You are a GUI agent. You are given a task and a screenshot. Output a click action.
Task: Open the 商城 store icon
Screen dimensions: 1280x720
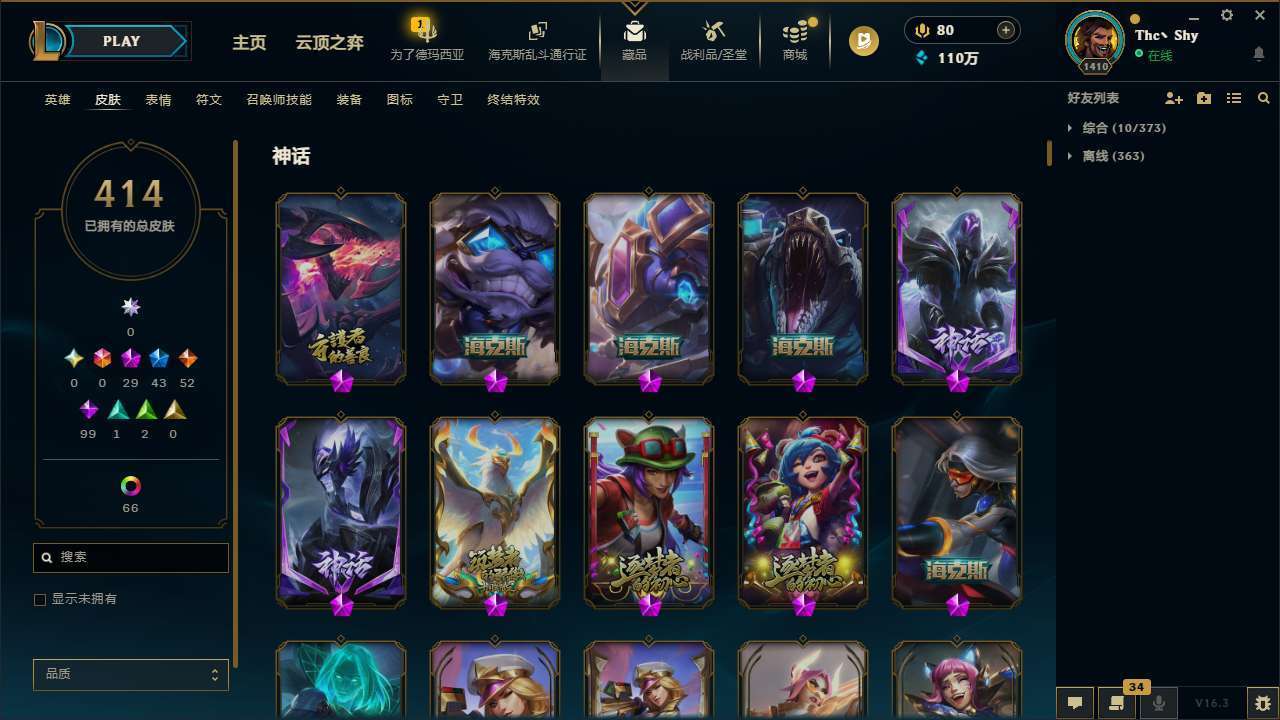(795, 42)
